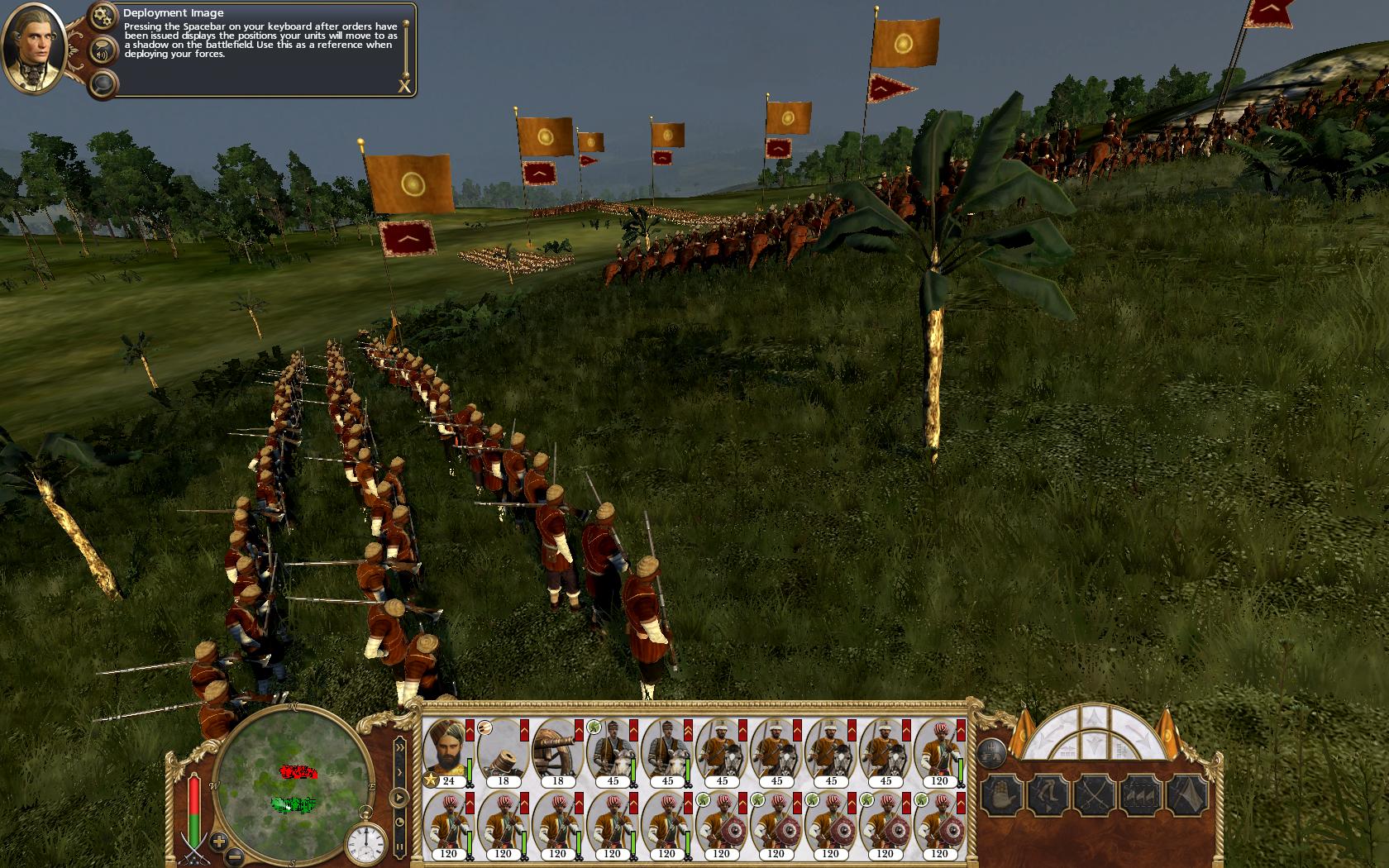This screenshot has height=868, width=1389.
Task: Click the withdraw white flag button
Action: click(x=1189, y=795)
